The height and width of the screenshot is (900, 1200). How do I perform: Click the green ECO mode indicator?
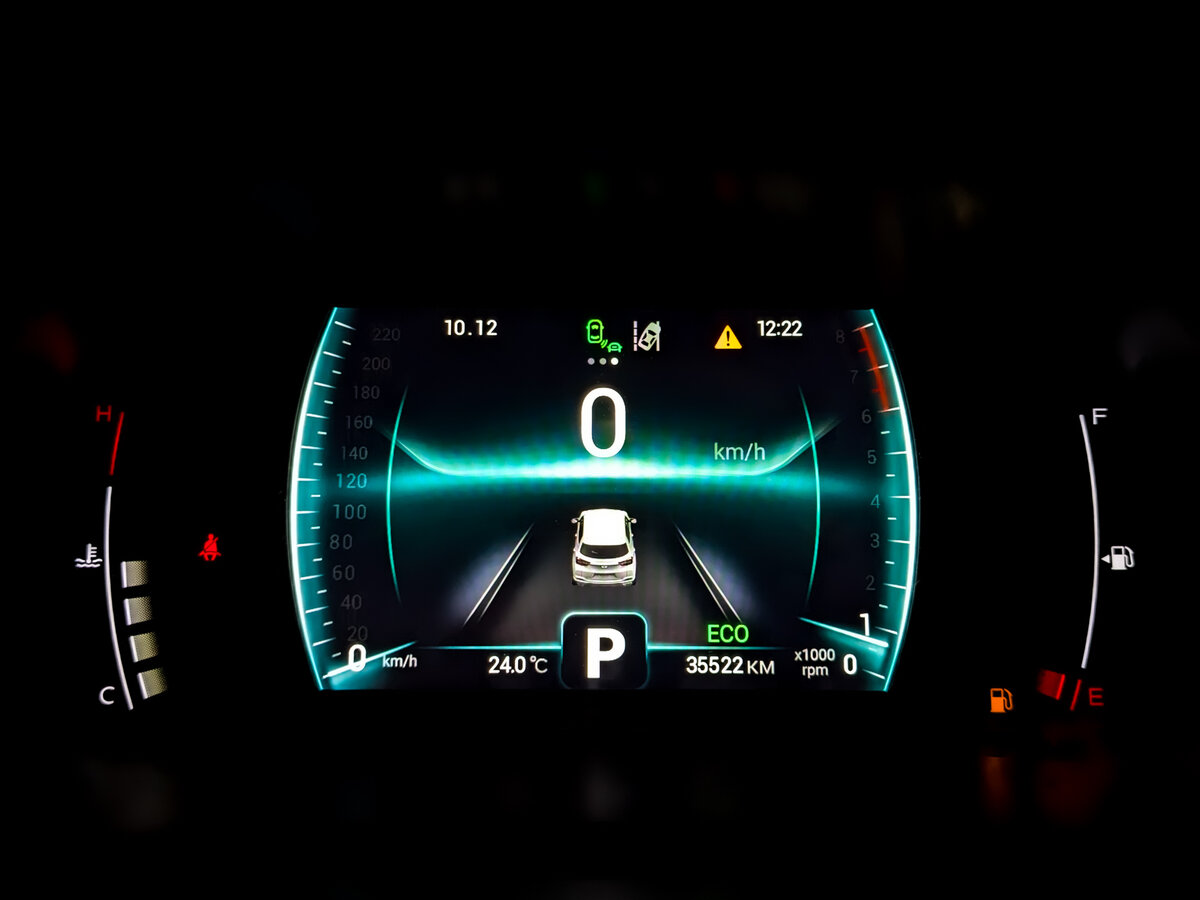tap(727, 634)
